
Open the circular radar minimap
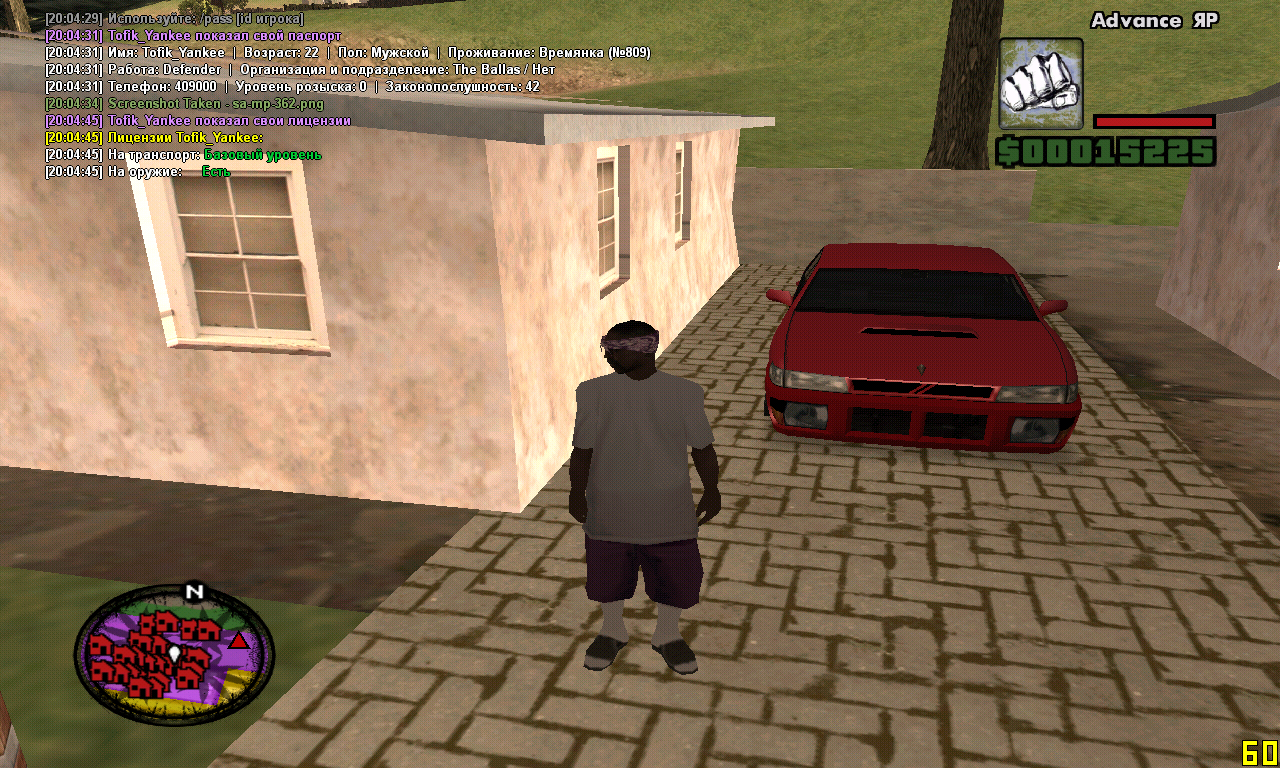click(173, 655)
